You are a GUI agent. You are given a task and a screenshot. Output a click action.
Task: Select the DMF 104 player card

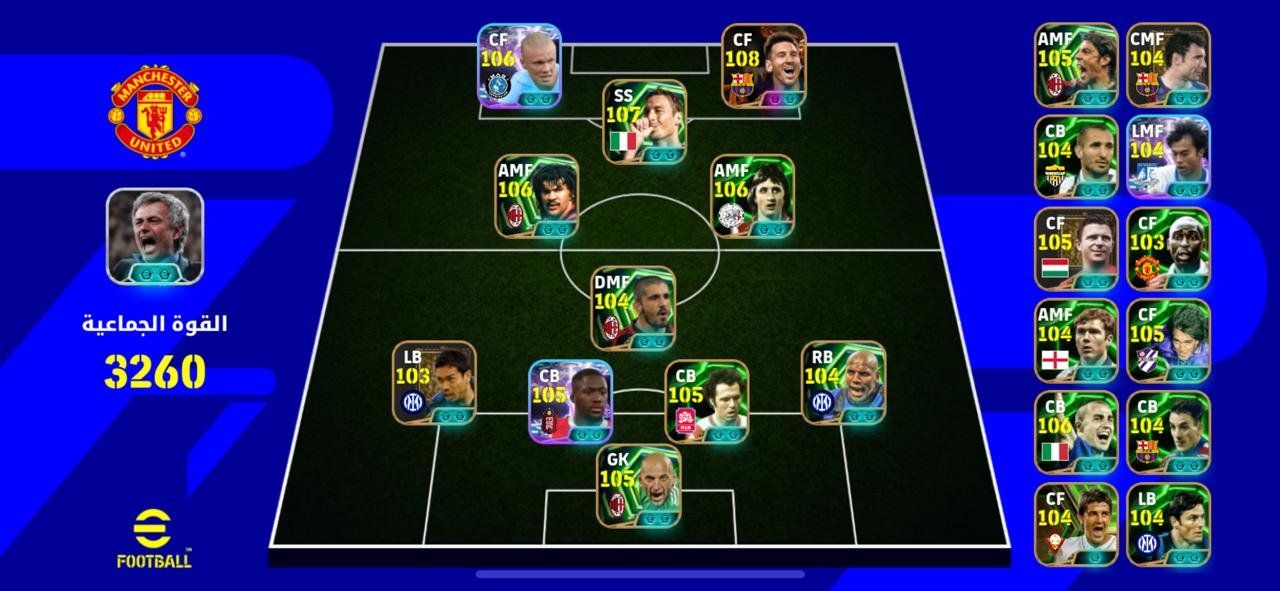point(632,308)
